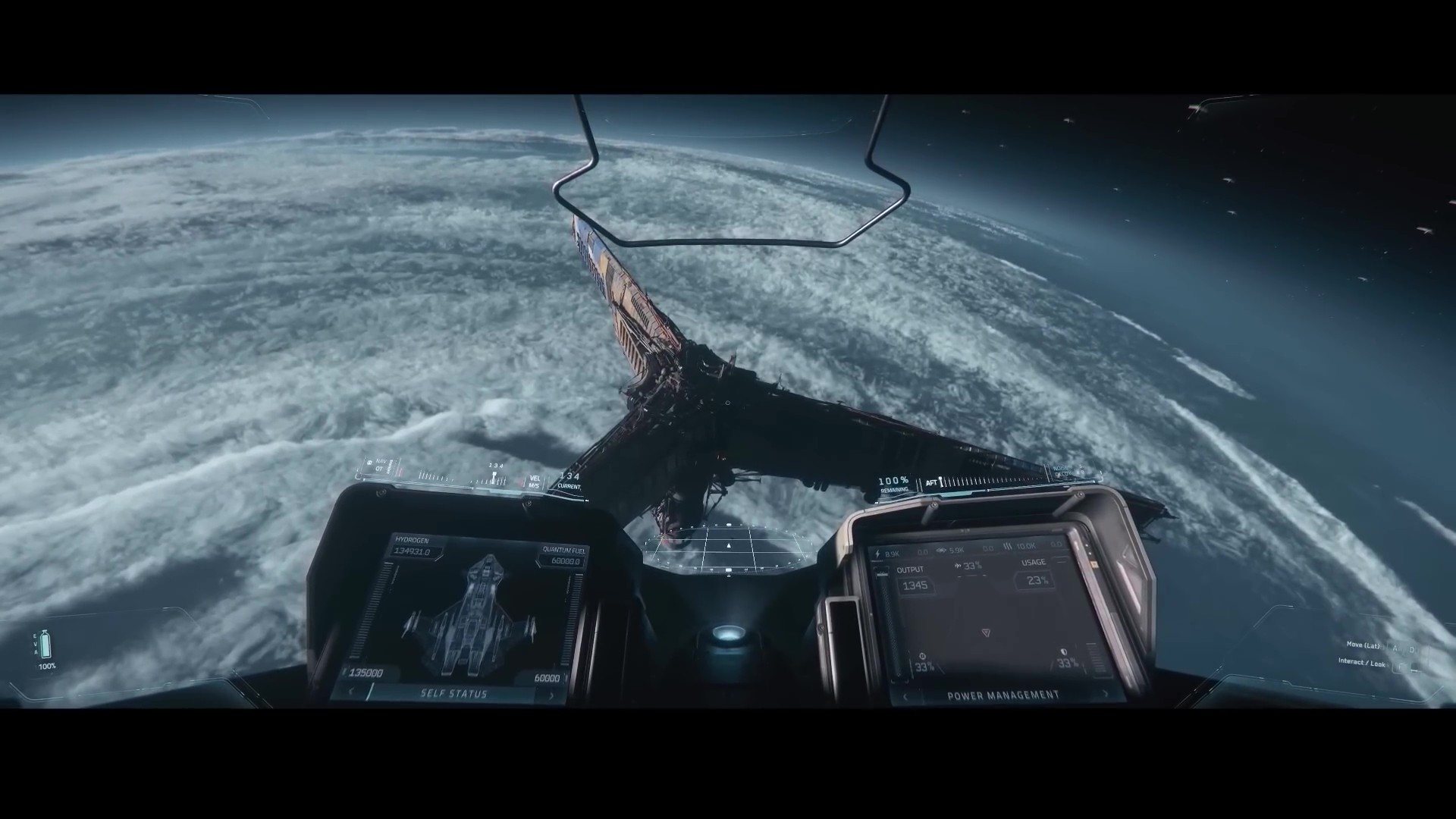Click the right chevron on Power Management panel
The width and height of the screenshot is (1456, 819).
(1106, 695)
